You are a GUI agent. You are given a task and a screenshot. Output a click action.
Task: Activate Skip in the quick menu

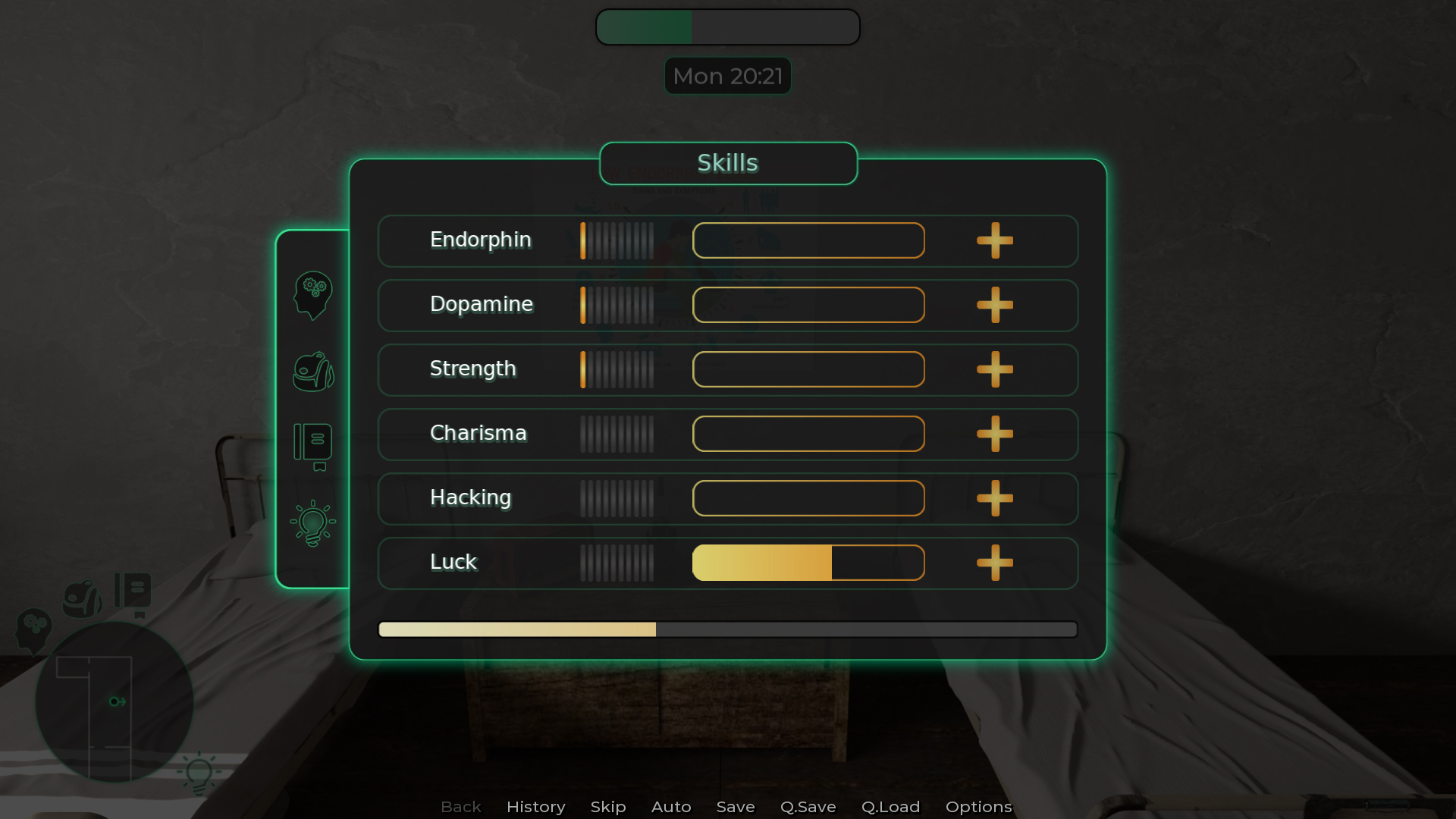tap(608, 807)
